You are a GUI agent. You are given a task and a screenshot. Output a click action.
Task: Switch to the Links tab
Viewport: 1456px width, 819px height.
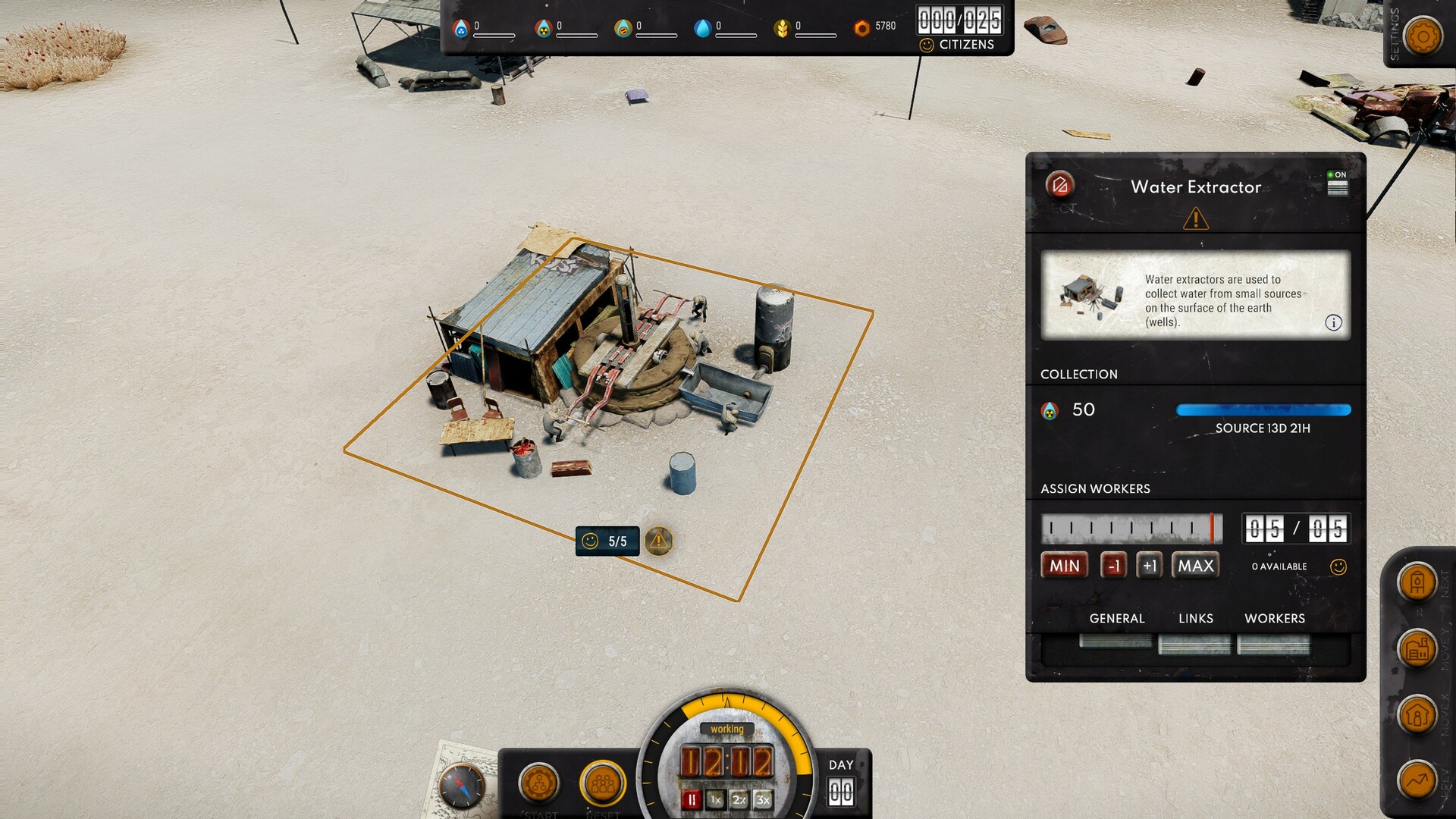[x=1195, y=619]
